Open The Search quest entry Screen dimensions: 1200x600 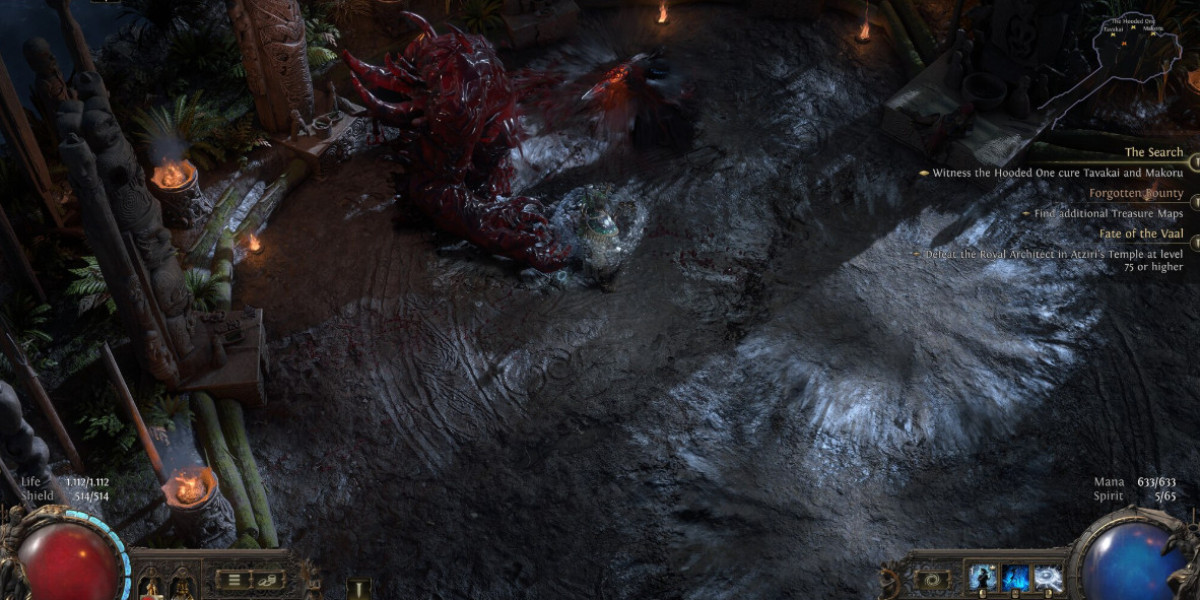(x=1153, y=152)
